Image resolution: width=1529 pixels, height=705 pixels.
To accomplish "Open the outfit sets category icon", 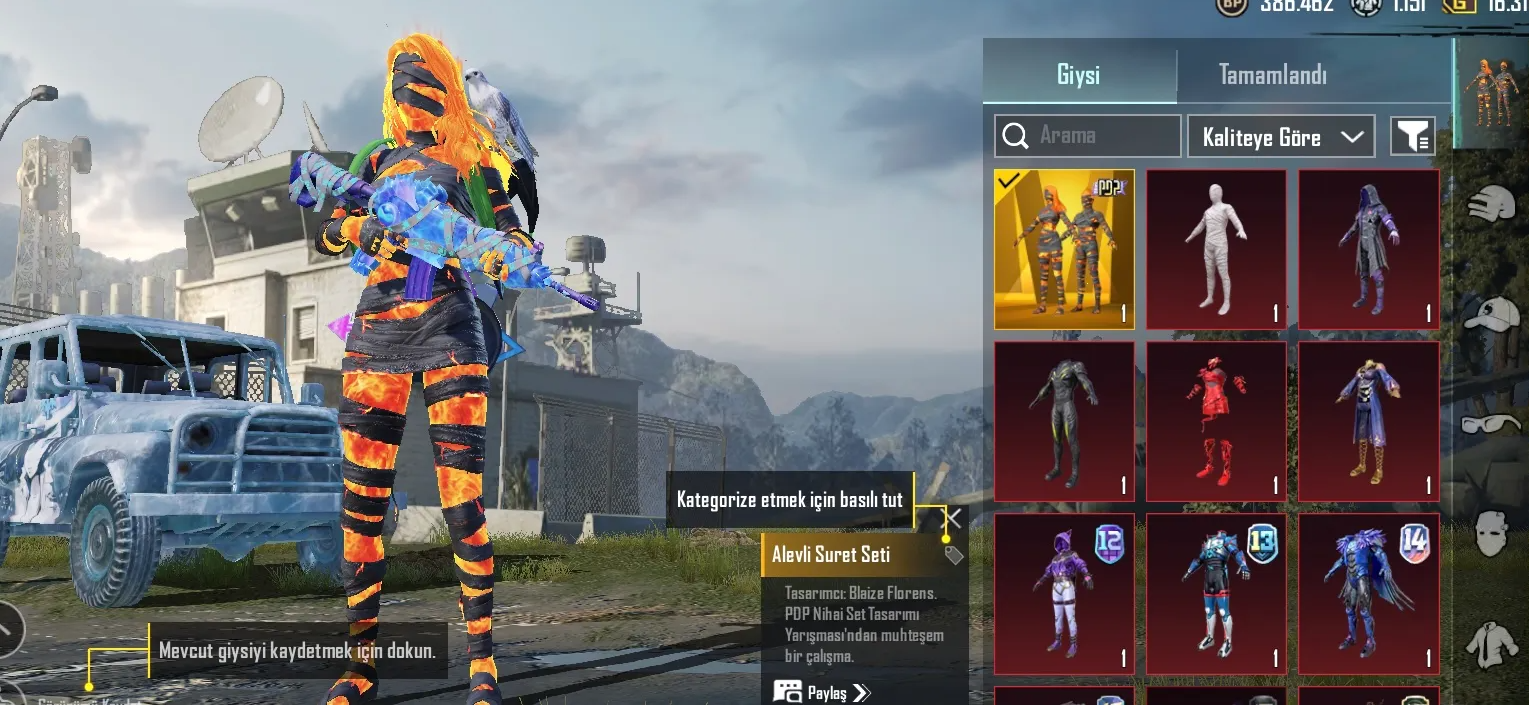I will coord(1491,93).
